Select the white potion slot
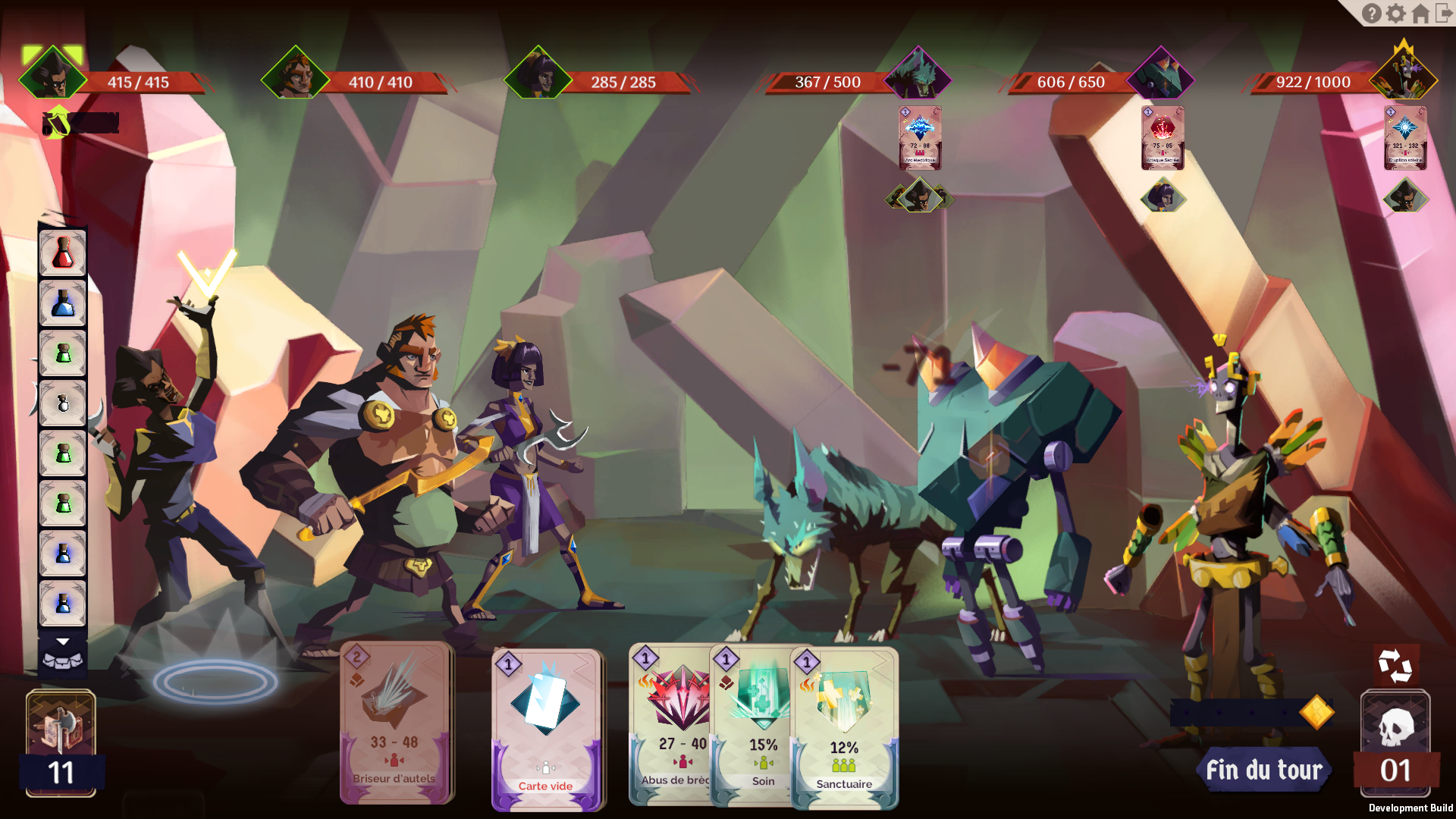Image resolution: width=1456 pixels, height=819 pixels. pos(63,403)
